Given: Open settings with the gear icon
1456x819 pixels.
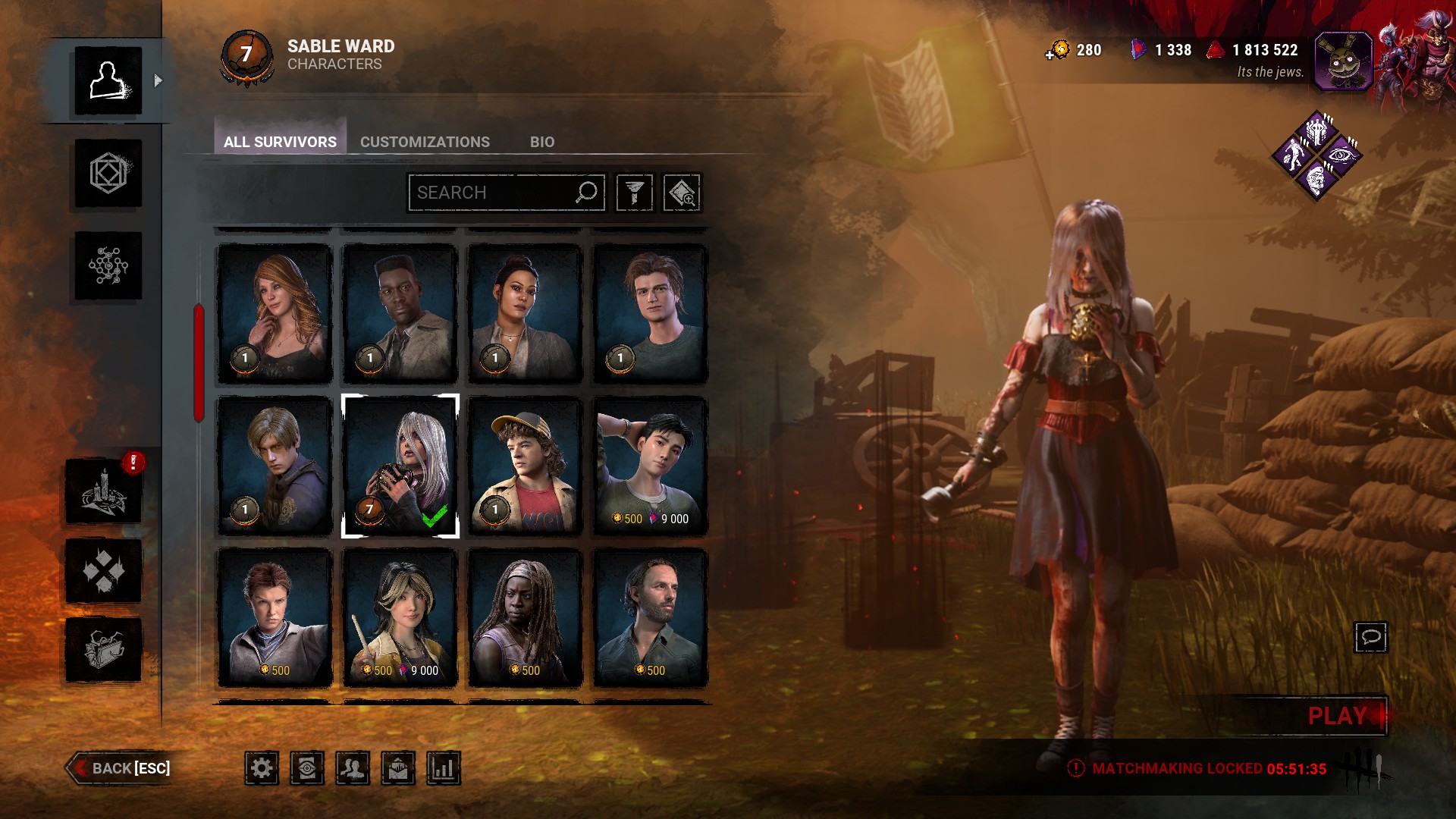Looking at the screenshot, I should click(262, 769).
